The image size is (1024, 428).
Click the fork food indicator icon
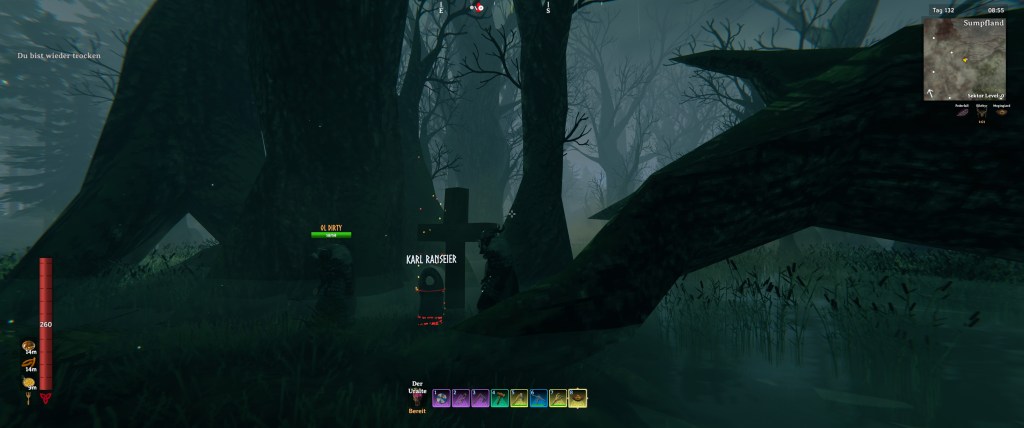[27, 398]
